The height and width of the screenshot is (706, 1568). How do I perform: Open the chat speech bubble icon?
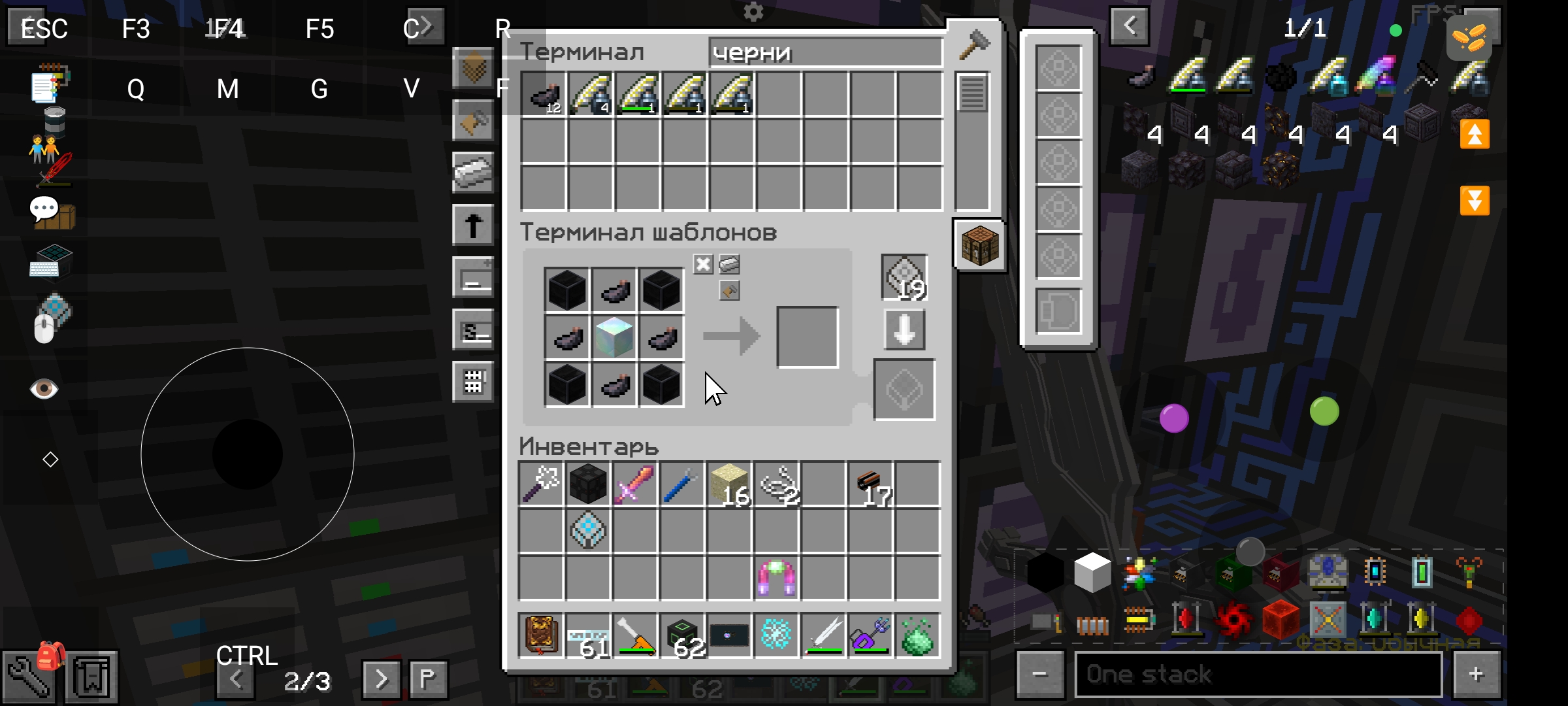pos(44,209)
